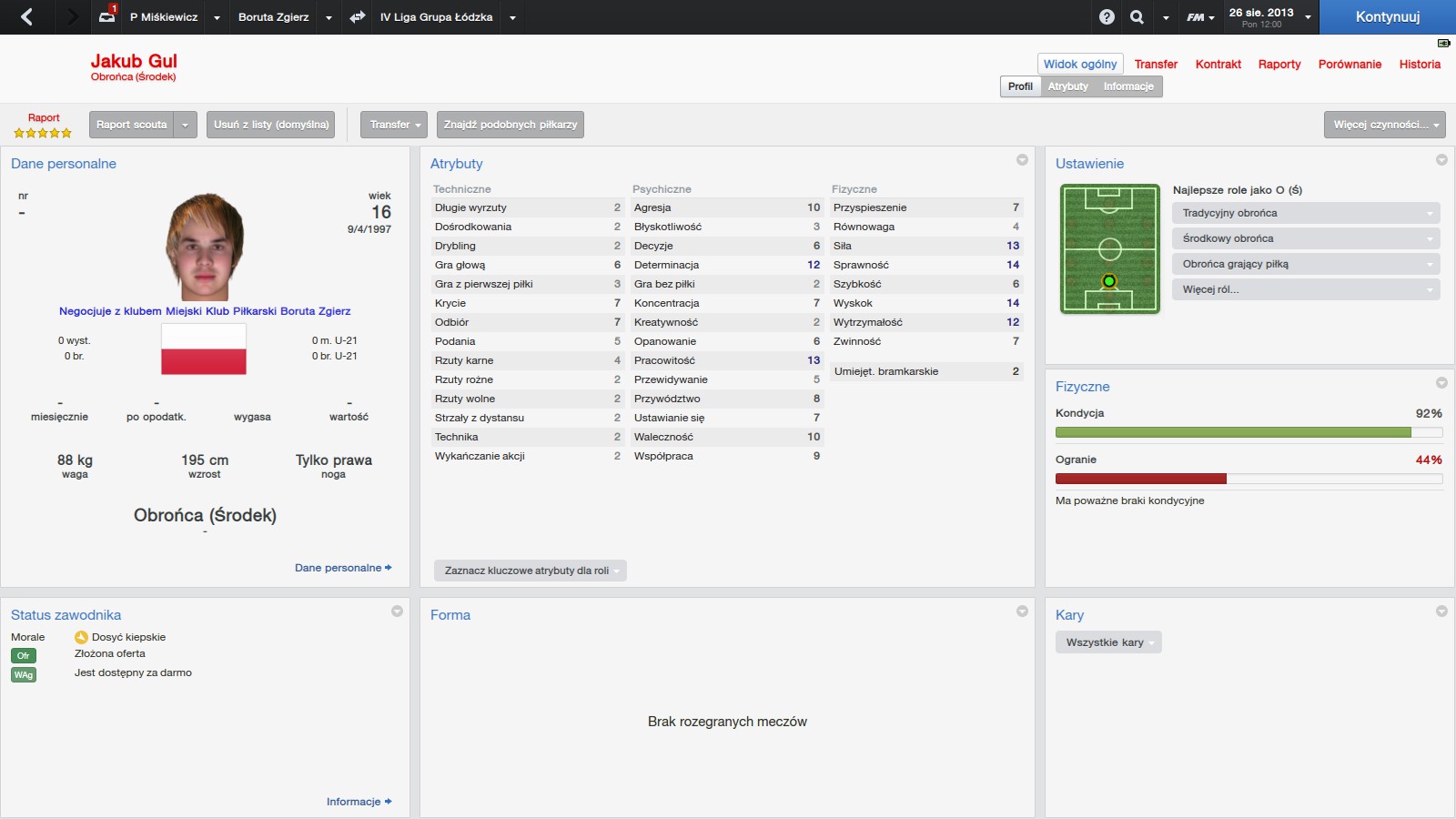
Task: Open Zaznacz kluczowe atrybuty dla roli dropdown
Action: pos(531,571)
